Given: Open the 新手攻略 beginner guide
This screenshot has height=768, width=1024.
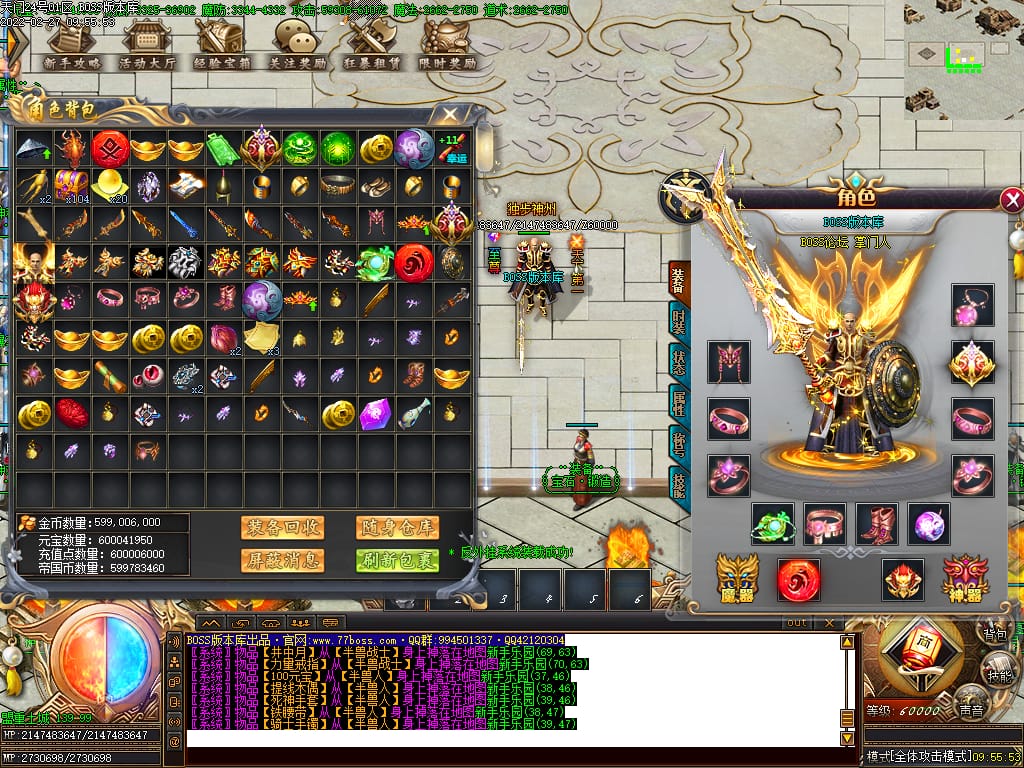Looking at the screenshot, I should pos(72,45).
